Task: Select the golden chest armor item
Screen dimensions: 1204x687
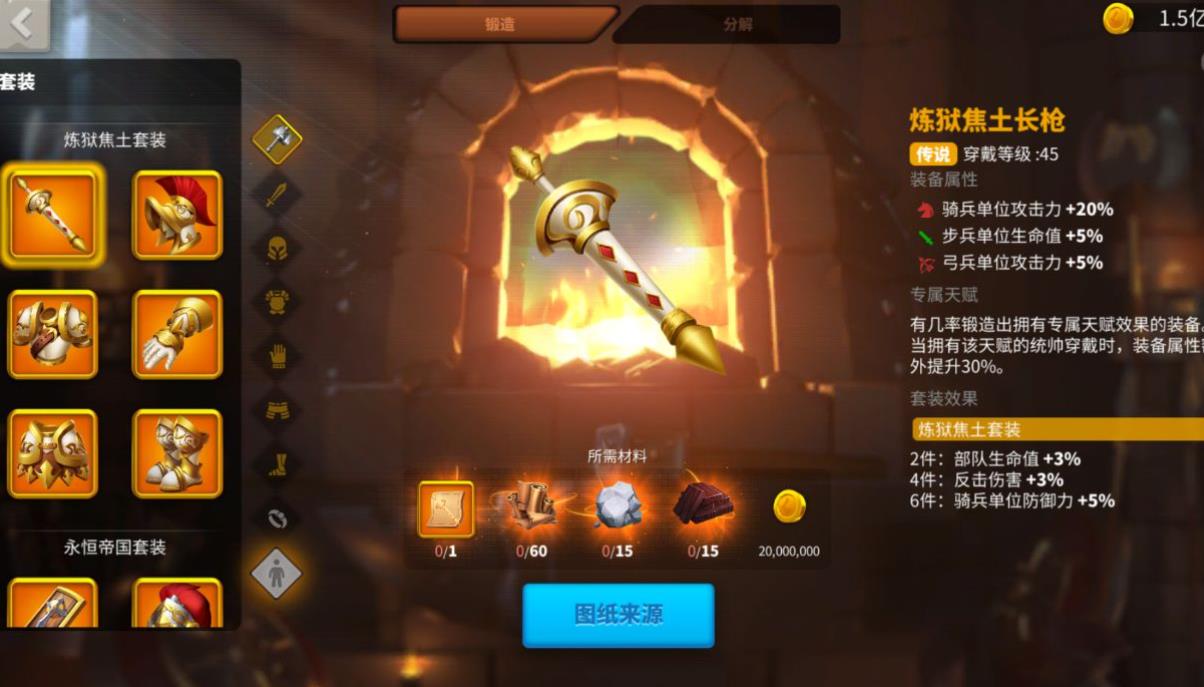Action: pyautogui.click(x=53, y=334)
